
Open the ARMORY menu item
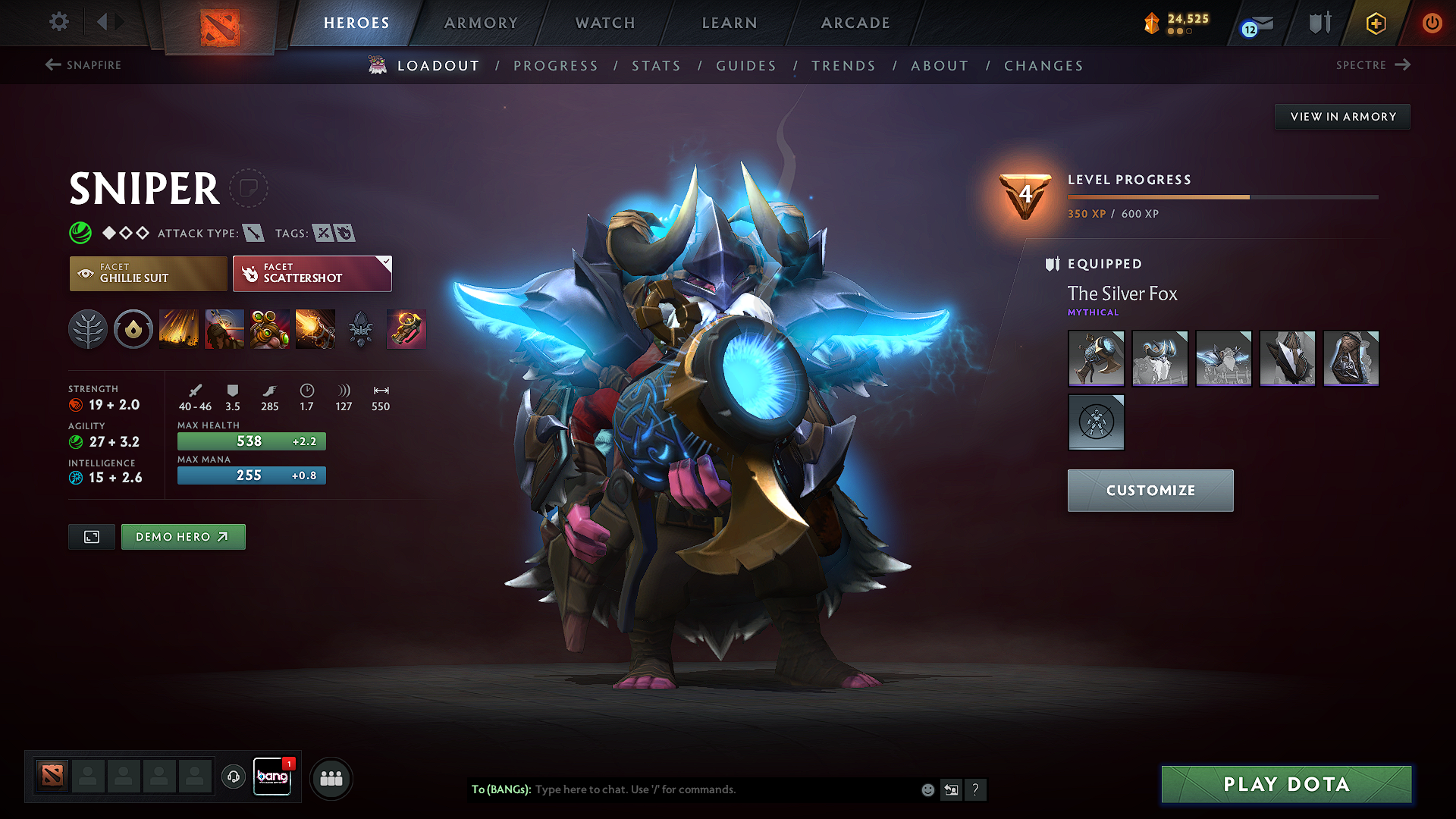click(x=480, y=23)
